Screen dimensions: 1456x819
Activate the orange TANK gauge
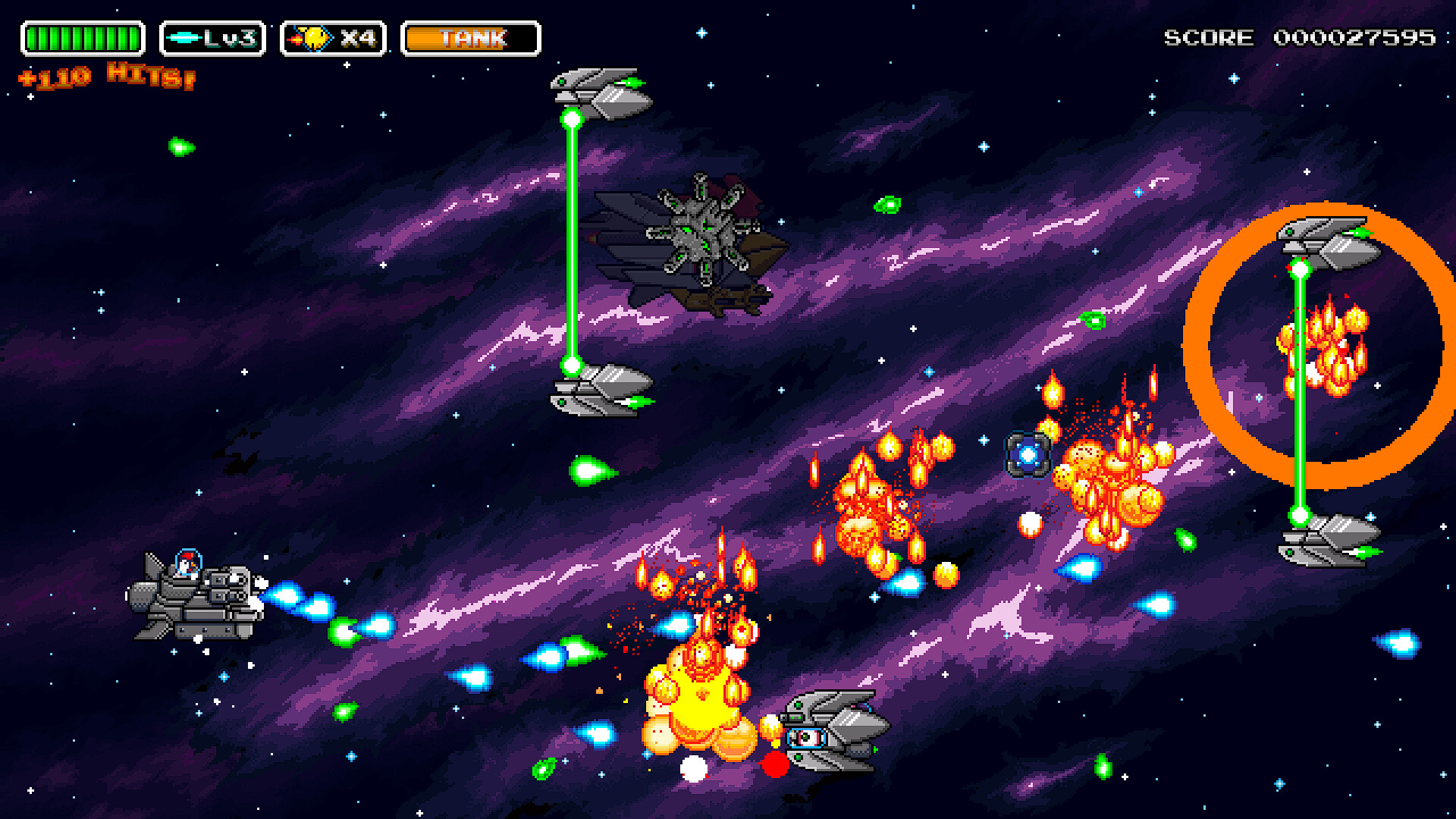(471, 39)
